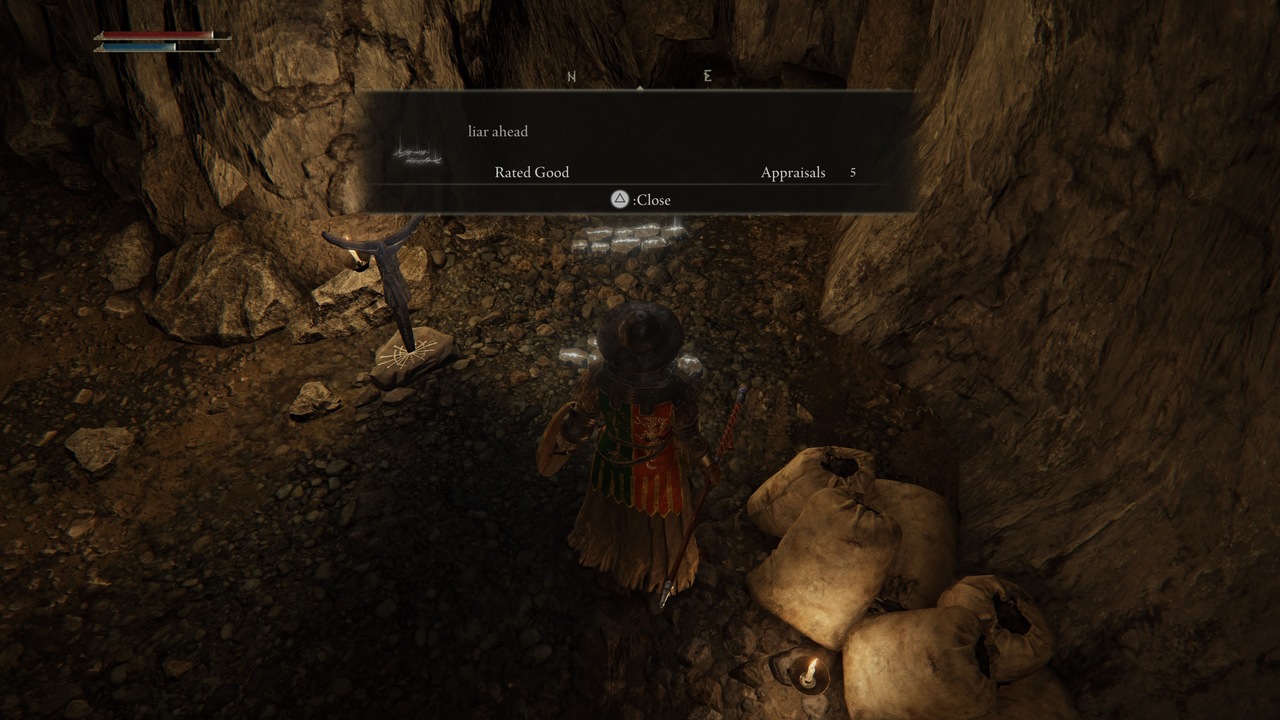Click the ':Close' text next to the triangle
Viewport: 1280px width, 720px height.
(651, 200)
